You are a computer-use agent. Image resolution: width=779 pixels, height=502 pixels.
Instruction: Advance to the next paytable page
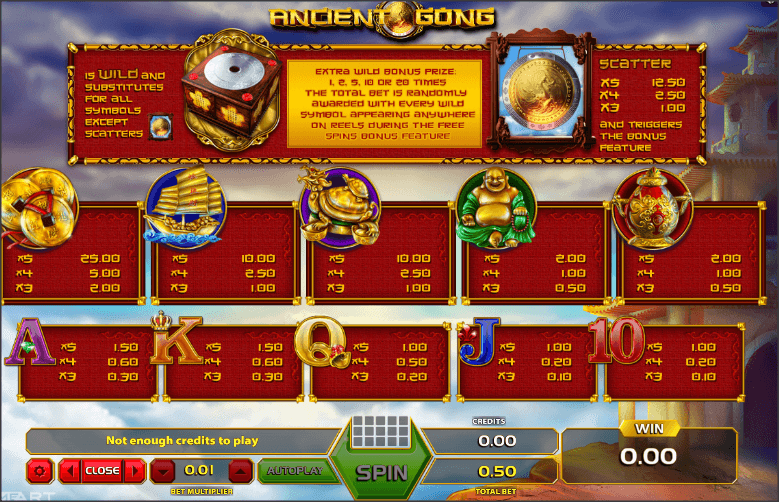pos(134,470)
